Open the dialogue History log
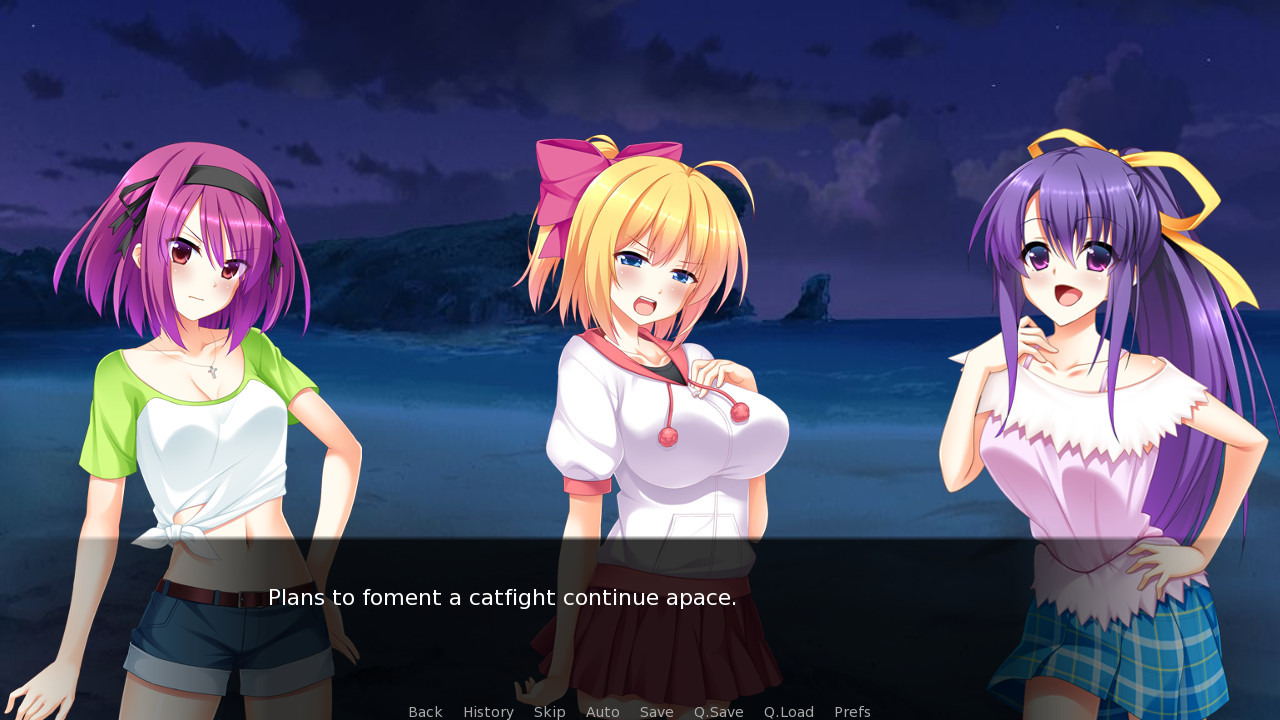 pyautogui.click(x=488, y=712)
